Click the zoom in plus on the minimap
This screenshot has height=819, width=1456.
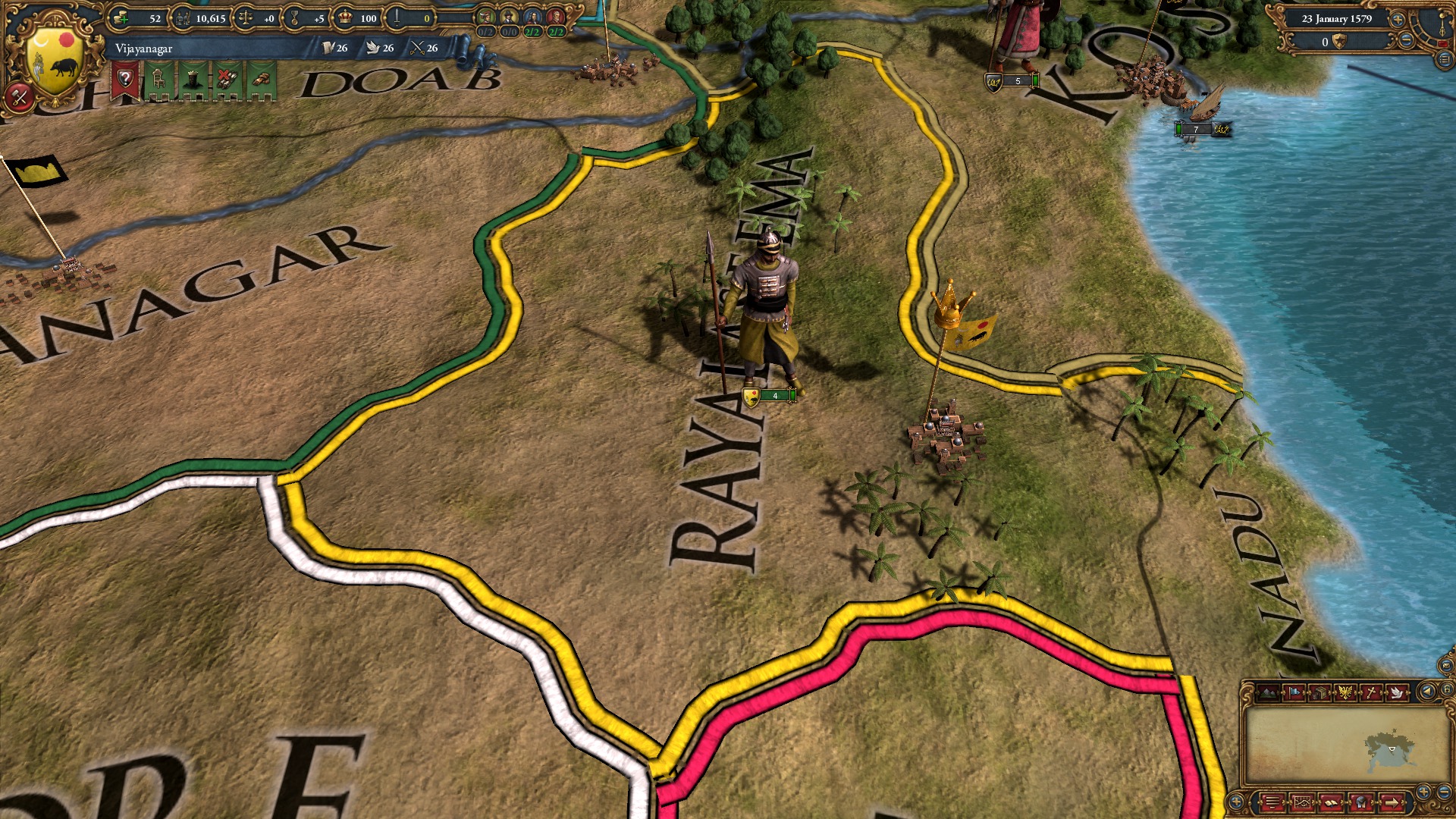[x=1423, y=791]
